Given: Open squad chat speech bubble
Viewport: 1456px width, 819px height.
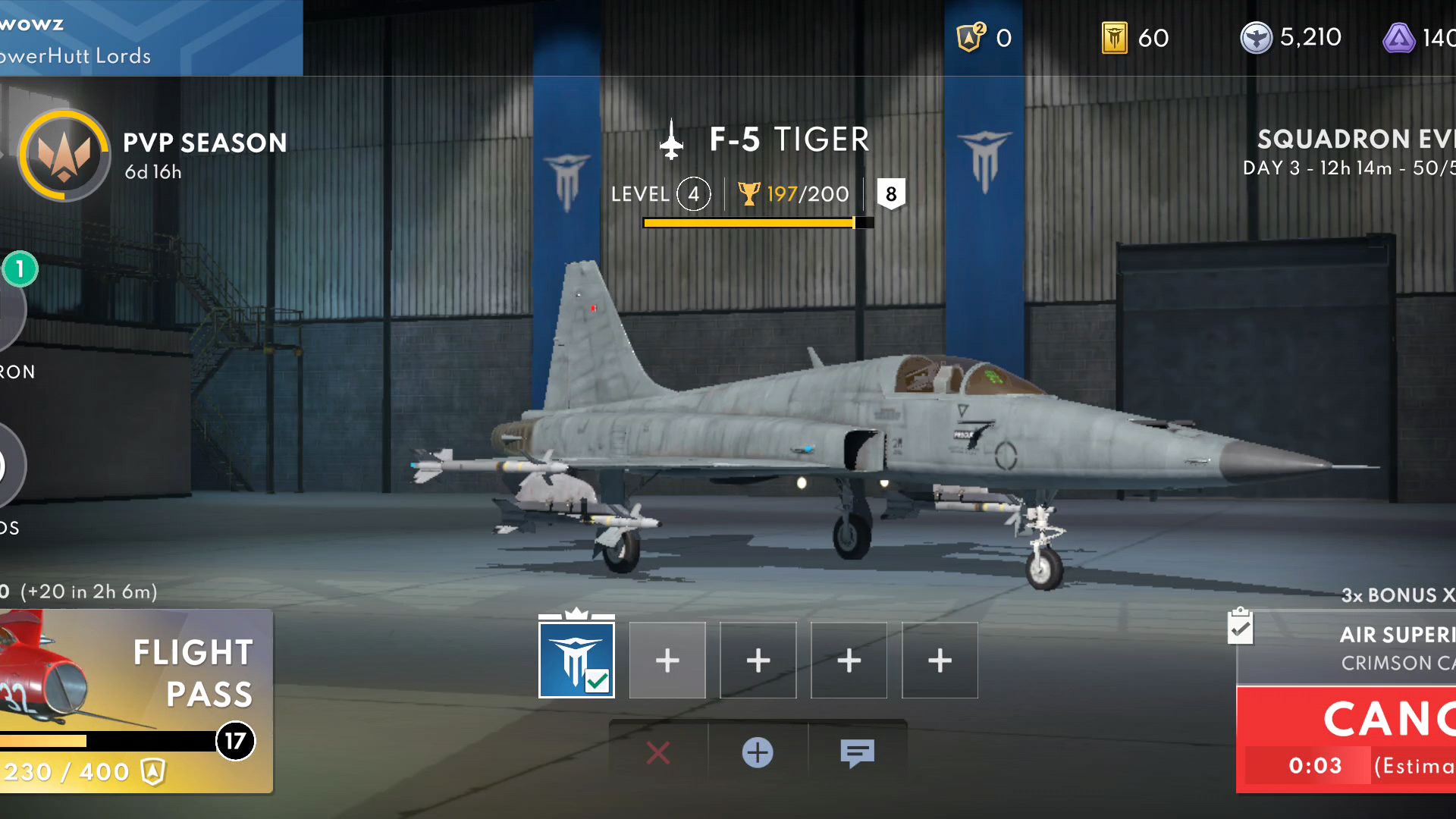Looking at the screenshot, I should (857, 753).
